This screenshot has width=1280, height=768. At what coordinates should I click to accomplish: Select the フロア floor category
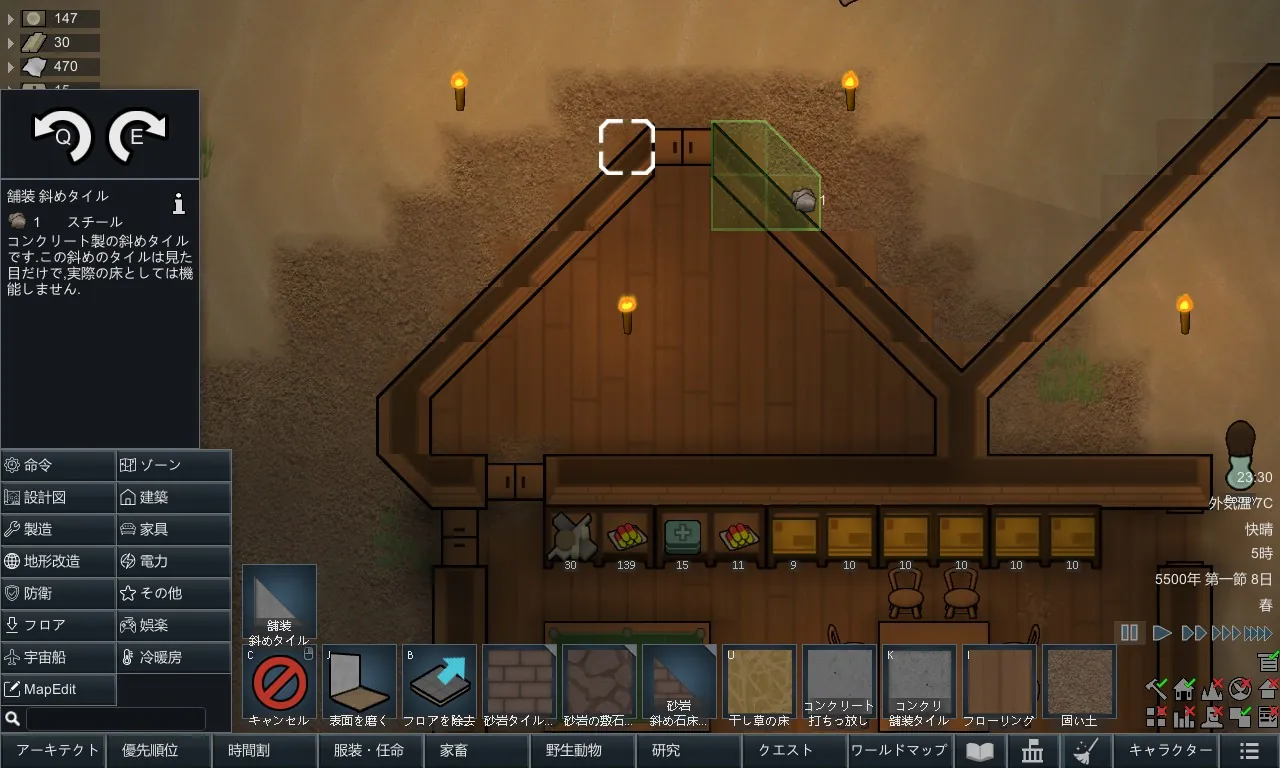click(58, 626)
